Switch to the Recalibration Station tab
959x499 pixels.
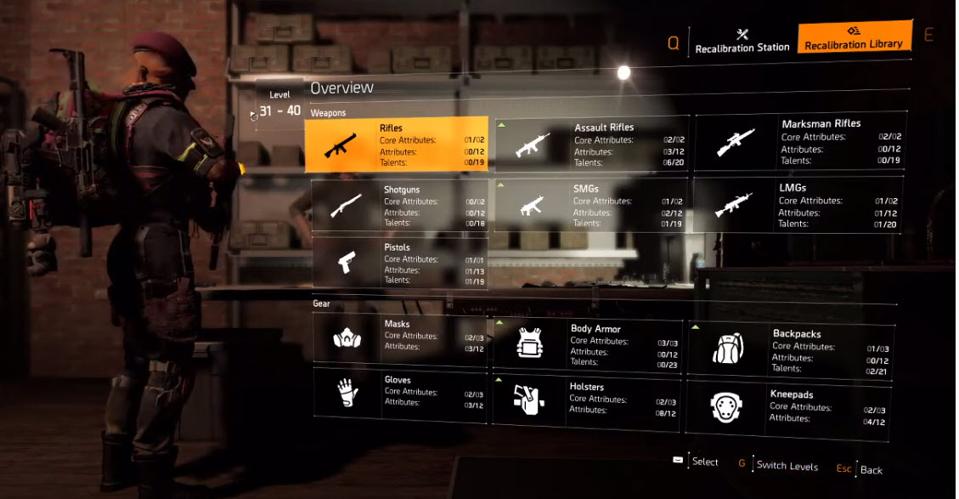741,40
